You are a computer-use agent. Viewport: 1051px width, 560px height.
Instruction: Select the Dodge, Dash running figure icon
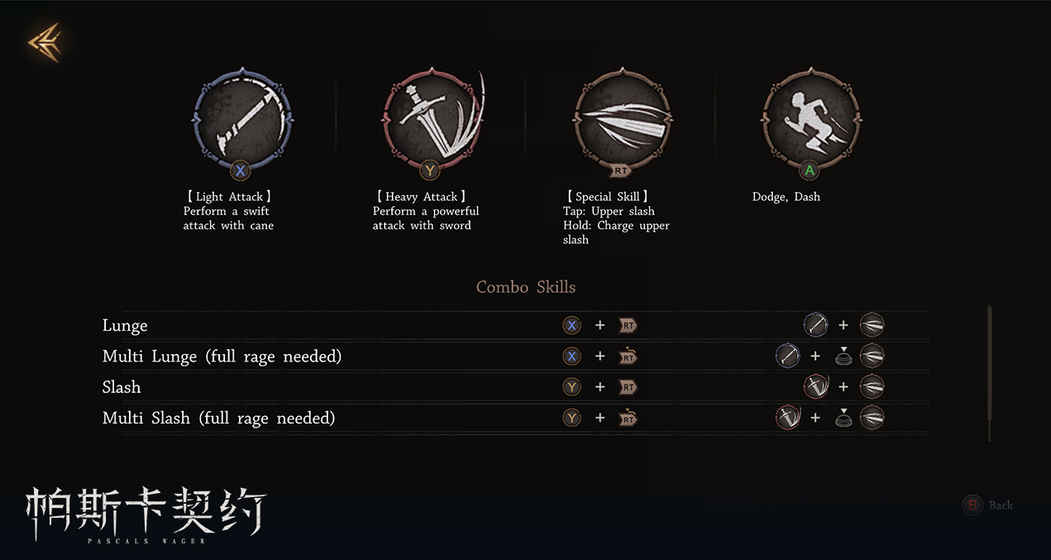click(810, 118)
